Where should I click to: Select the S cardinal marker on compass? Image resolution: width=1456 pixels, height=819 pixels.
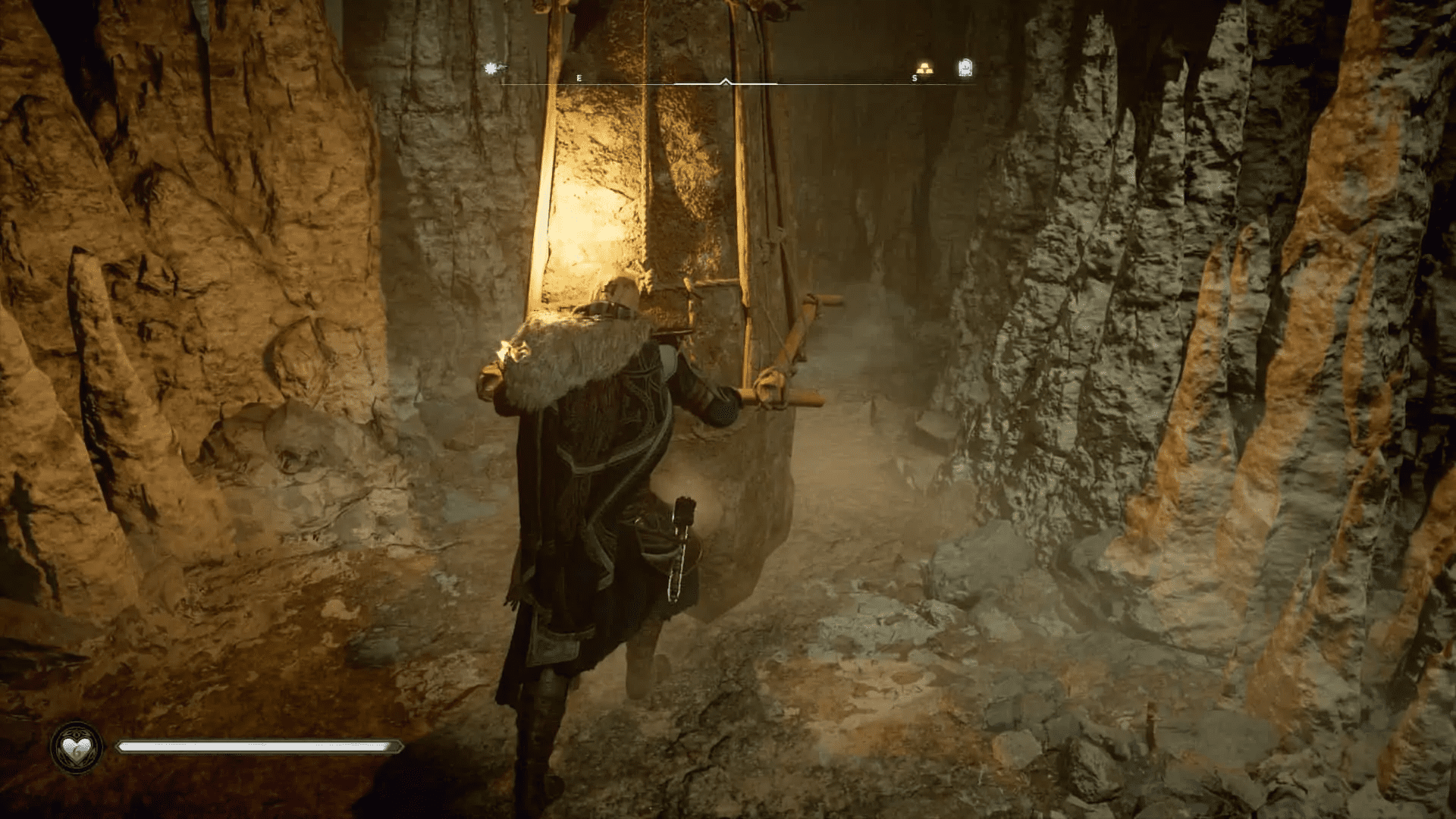914,78
